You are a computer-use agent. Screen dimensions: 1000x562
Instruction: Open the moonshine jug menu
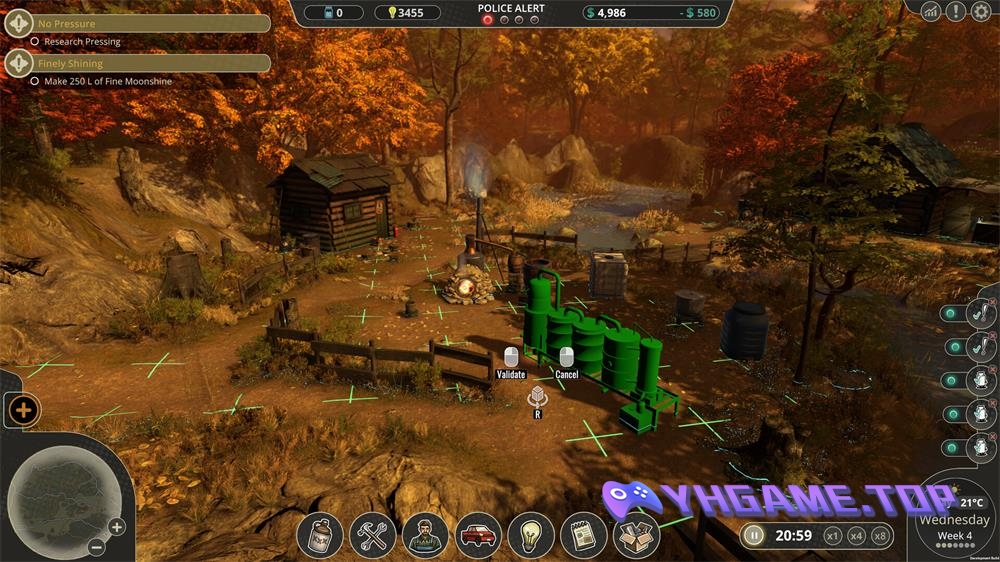pyautogui.click(x=320, y=535)
